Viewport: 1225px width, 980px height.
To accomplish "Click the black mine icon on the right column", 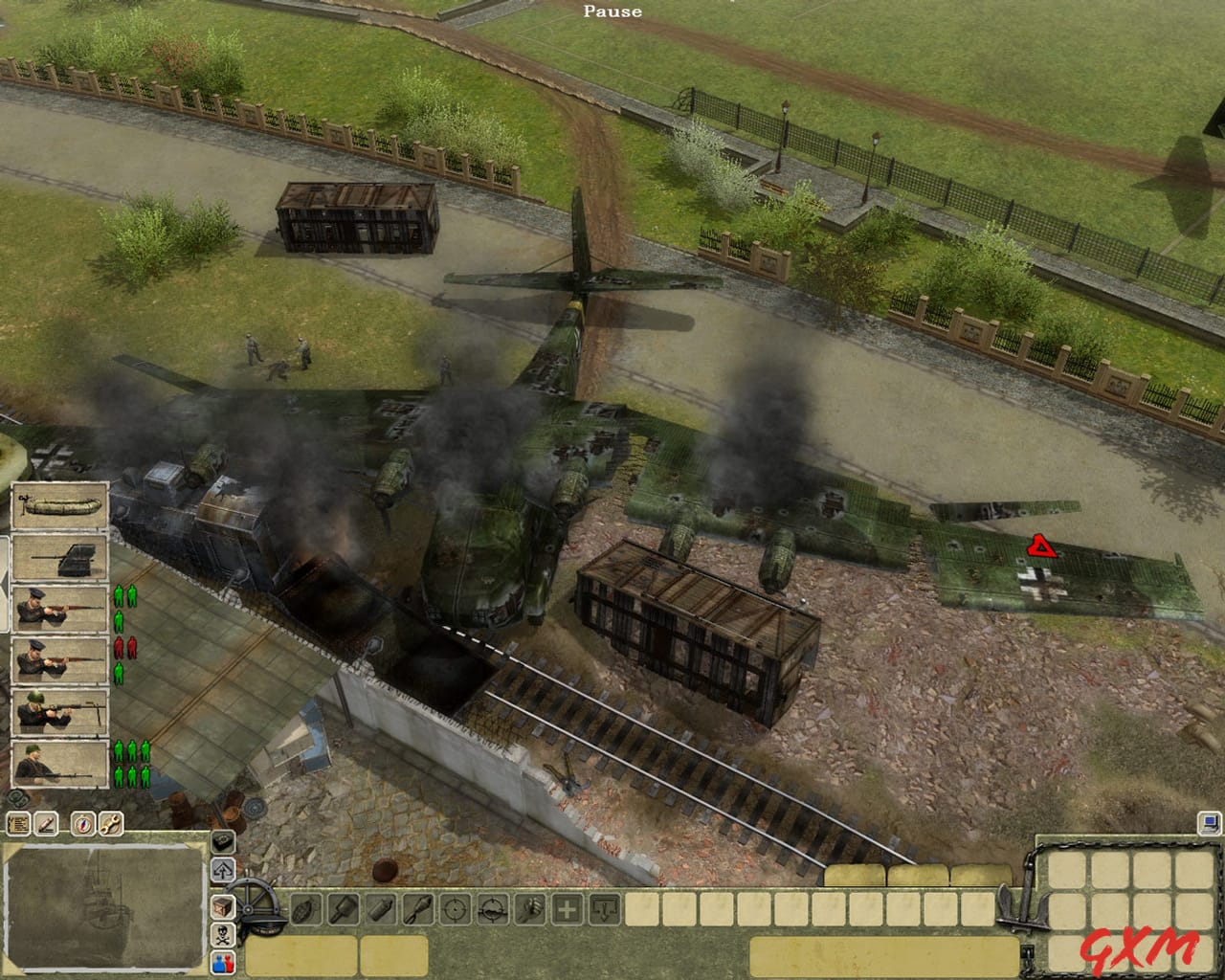I will pyautogui.click(x=224, y=843).
